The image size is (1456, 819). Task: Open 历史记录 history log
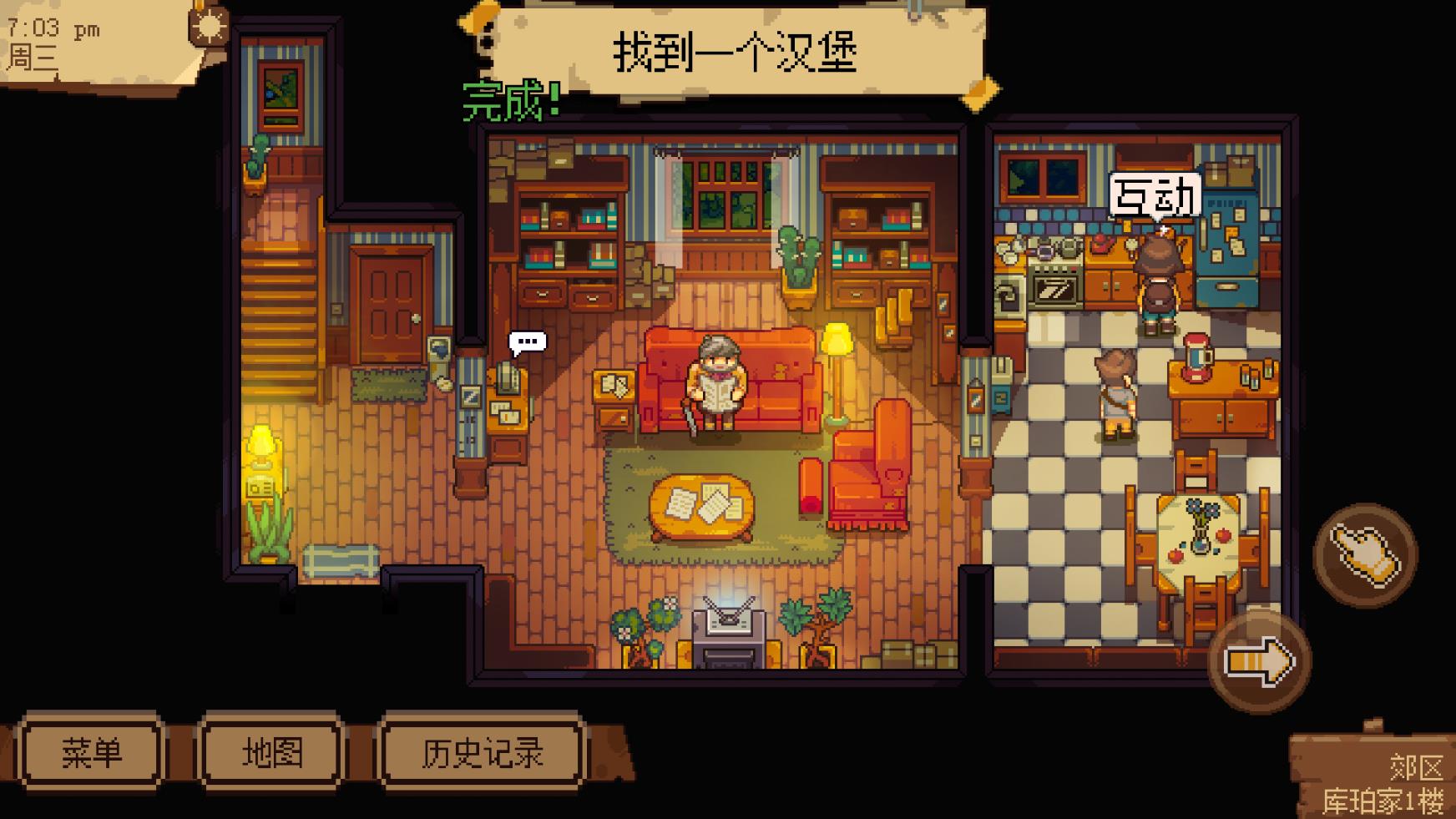483,751
